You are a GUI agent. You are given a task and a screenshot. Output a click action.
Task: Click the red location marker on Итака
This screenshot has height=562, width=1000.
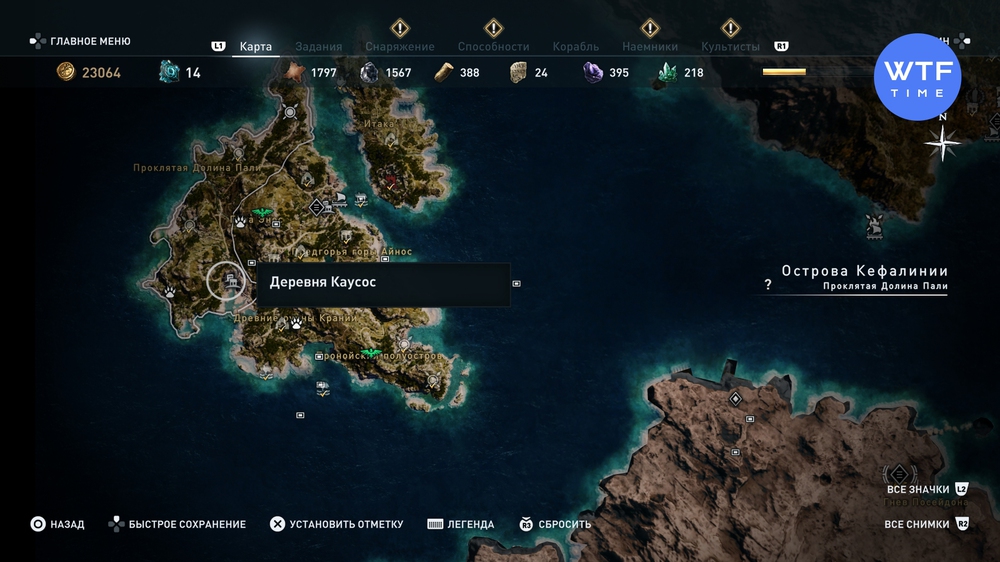tap(390, 181)
